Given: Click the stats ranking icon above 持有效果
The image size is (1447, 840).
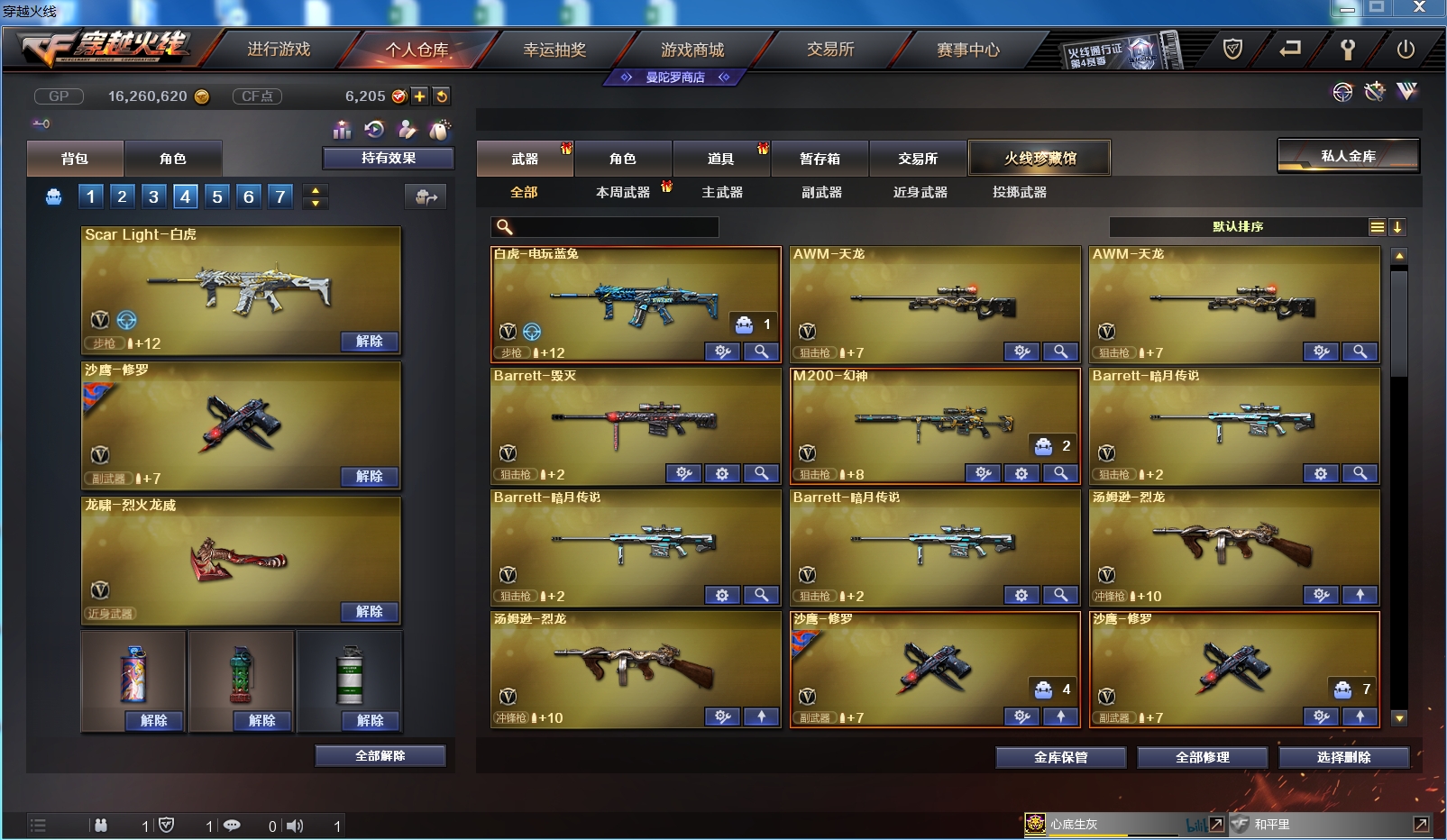Looking at the screenshot, I should click(x=343, y=131).
